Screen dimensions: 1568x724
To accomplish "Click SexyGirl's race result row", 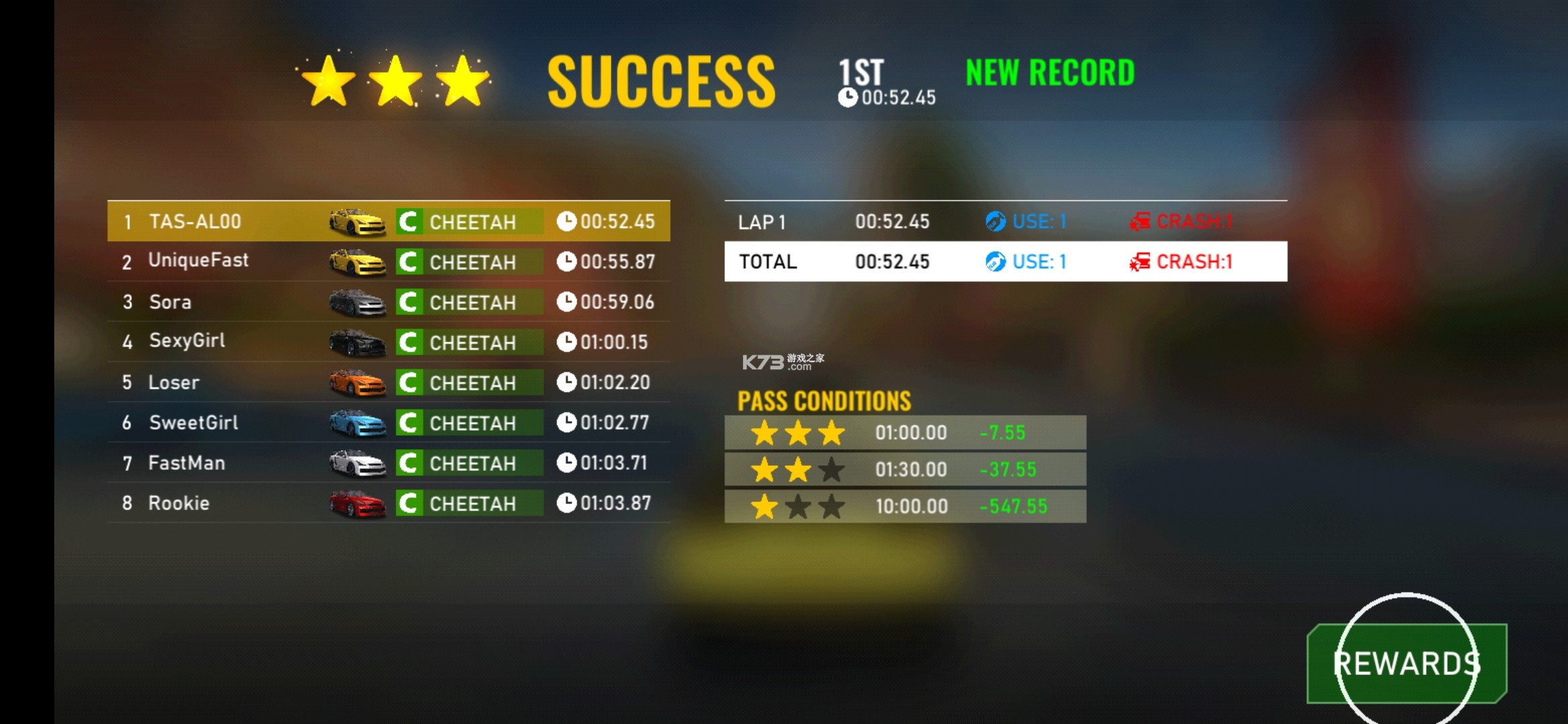I will coord(389,342).
